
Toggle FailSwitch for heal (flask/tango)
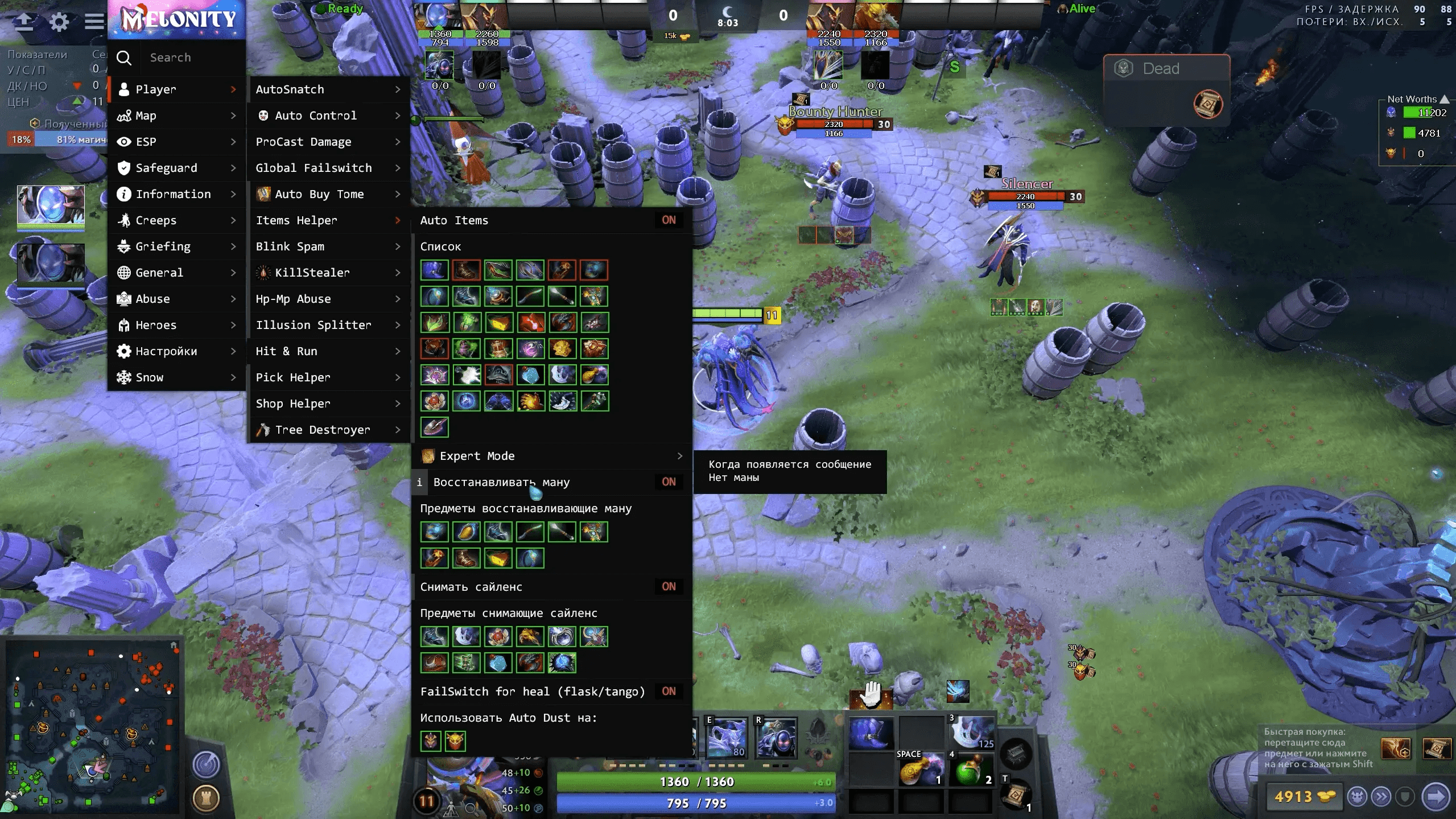click(669, 692)
